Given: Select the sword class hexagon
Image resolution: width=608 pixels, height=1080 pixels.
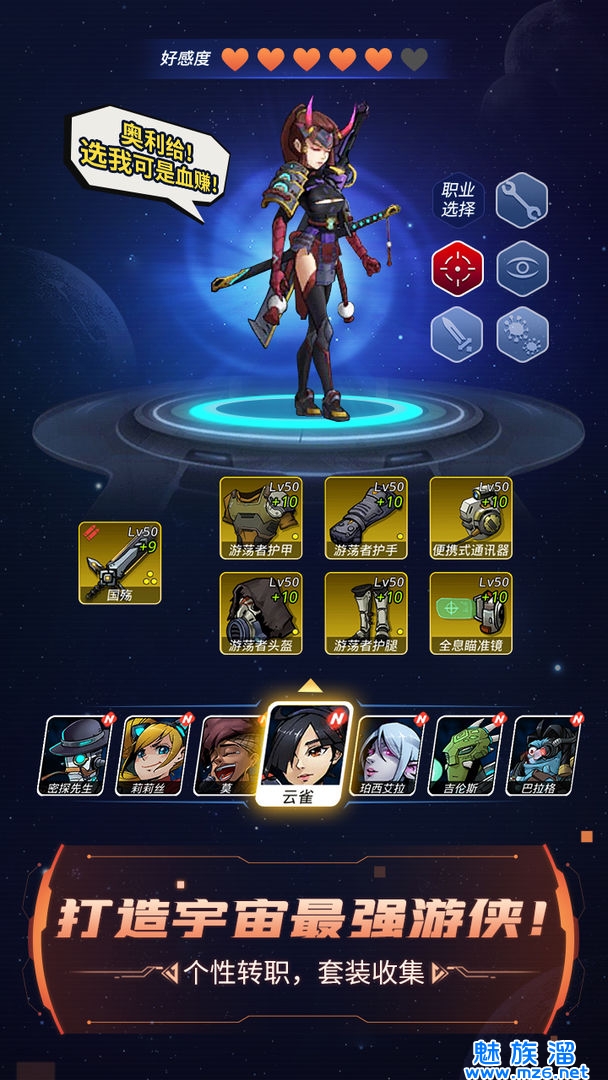Looking at the screenshot, I should point(458,334).
